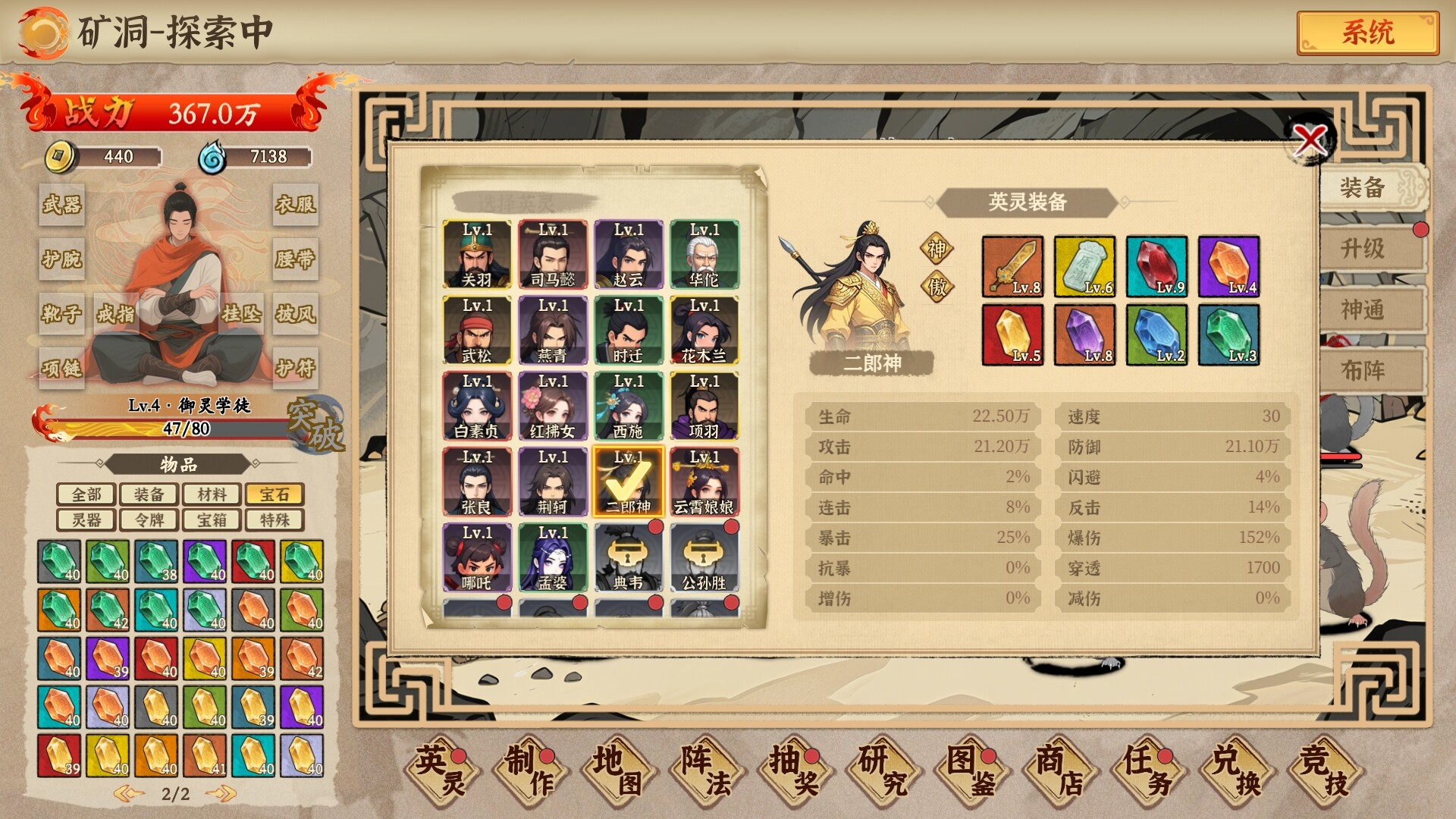Filter inventory by 宝石 gems
Image resolution: width=1456 pixels, height=819 pixels.
coord(274,494)
